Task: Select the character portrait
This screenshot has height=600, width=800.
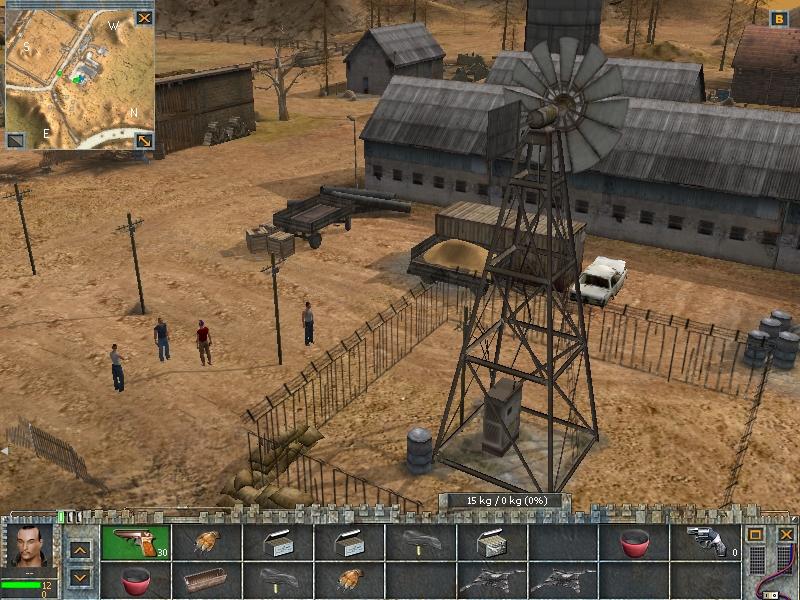Action: coord(28,546)
